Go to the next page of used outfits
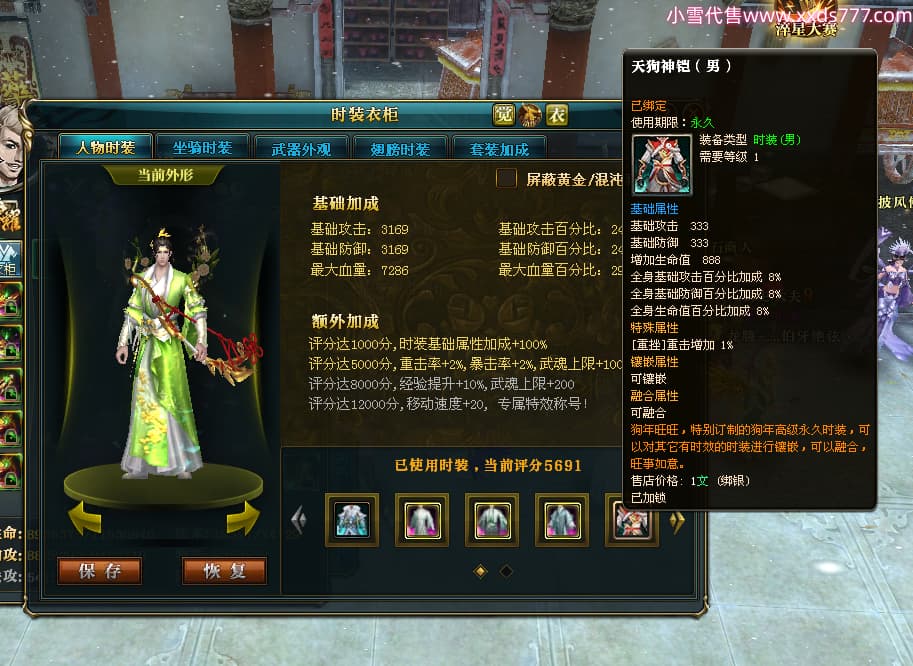The image size is (913, 666). [677, 520]
